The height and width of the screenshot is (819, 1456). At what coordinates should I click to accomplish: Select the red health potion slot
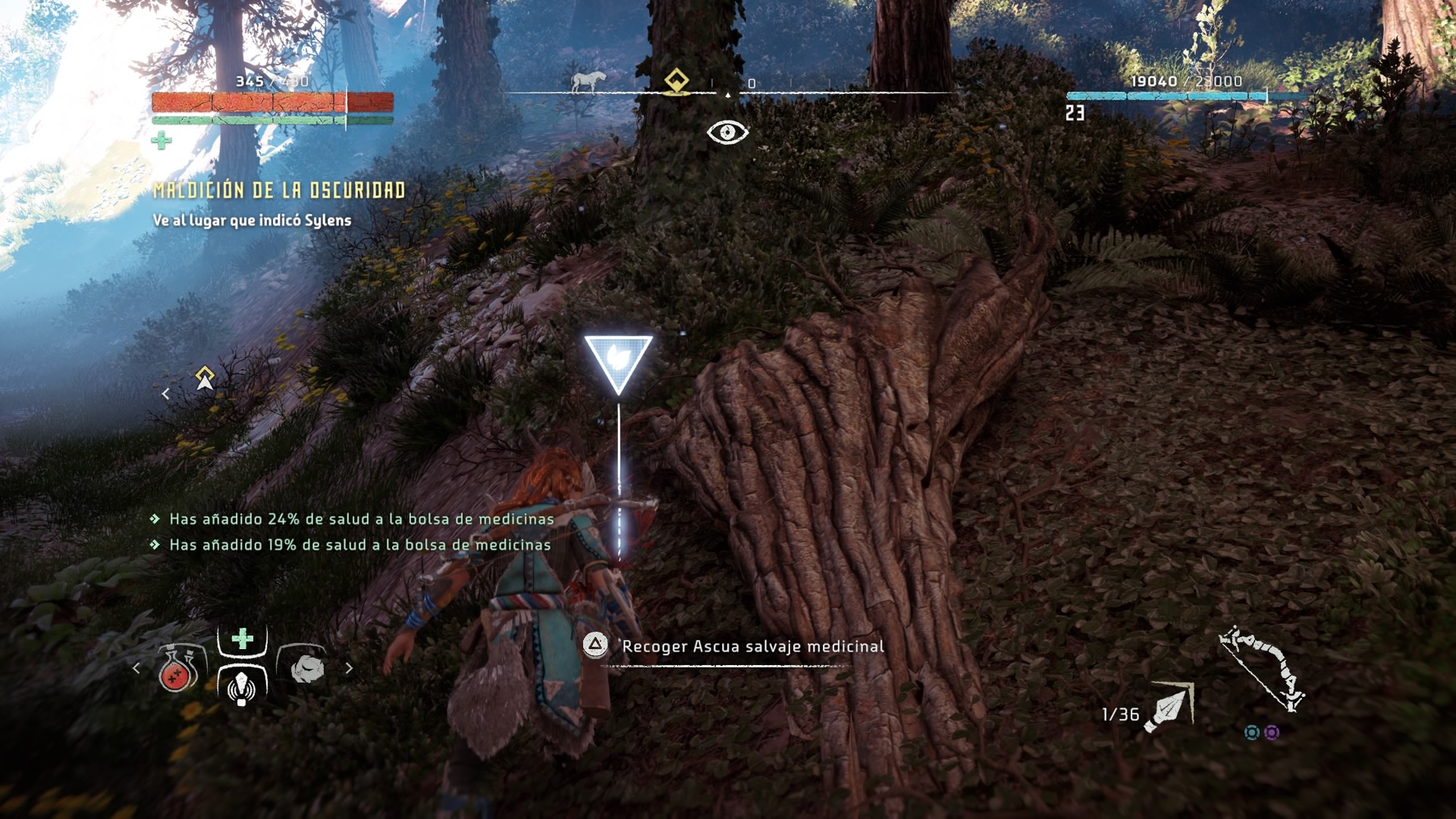click(179, 669)
